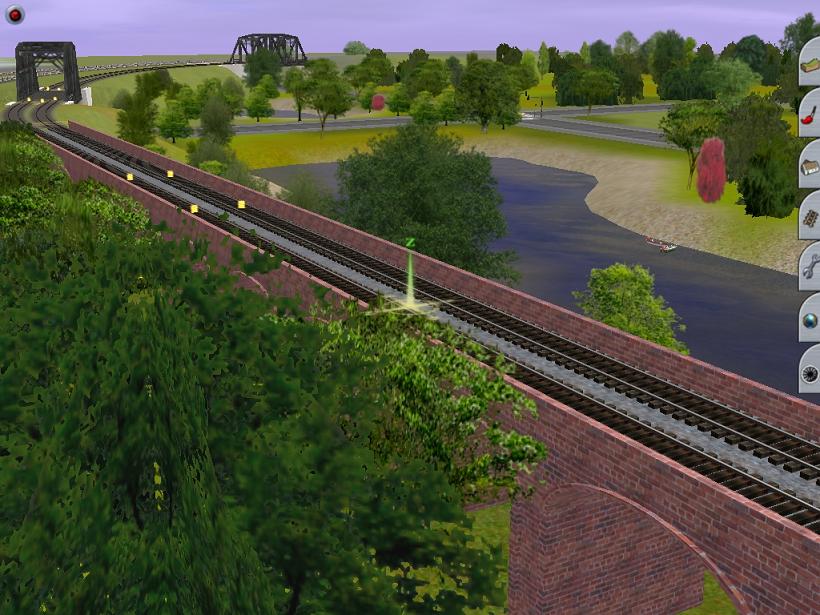The height and width of the screenshot is (615, 820).
Task: Open the house objects tab
Action: pos(809,166)
